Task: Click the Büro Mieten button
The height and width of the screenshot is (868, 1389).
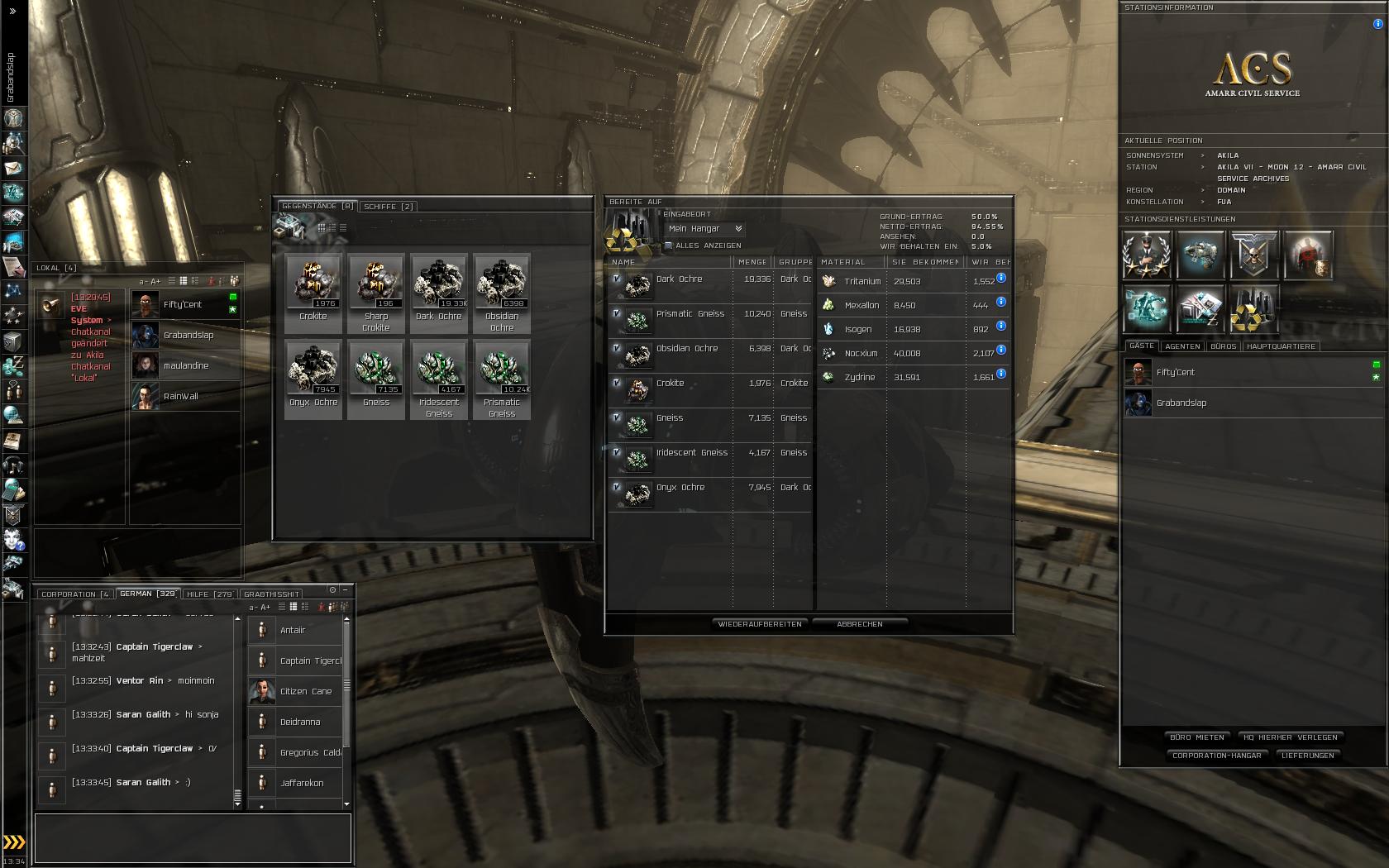Action: (1197, 737)
